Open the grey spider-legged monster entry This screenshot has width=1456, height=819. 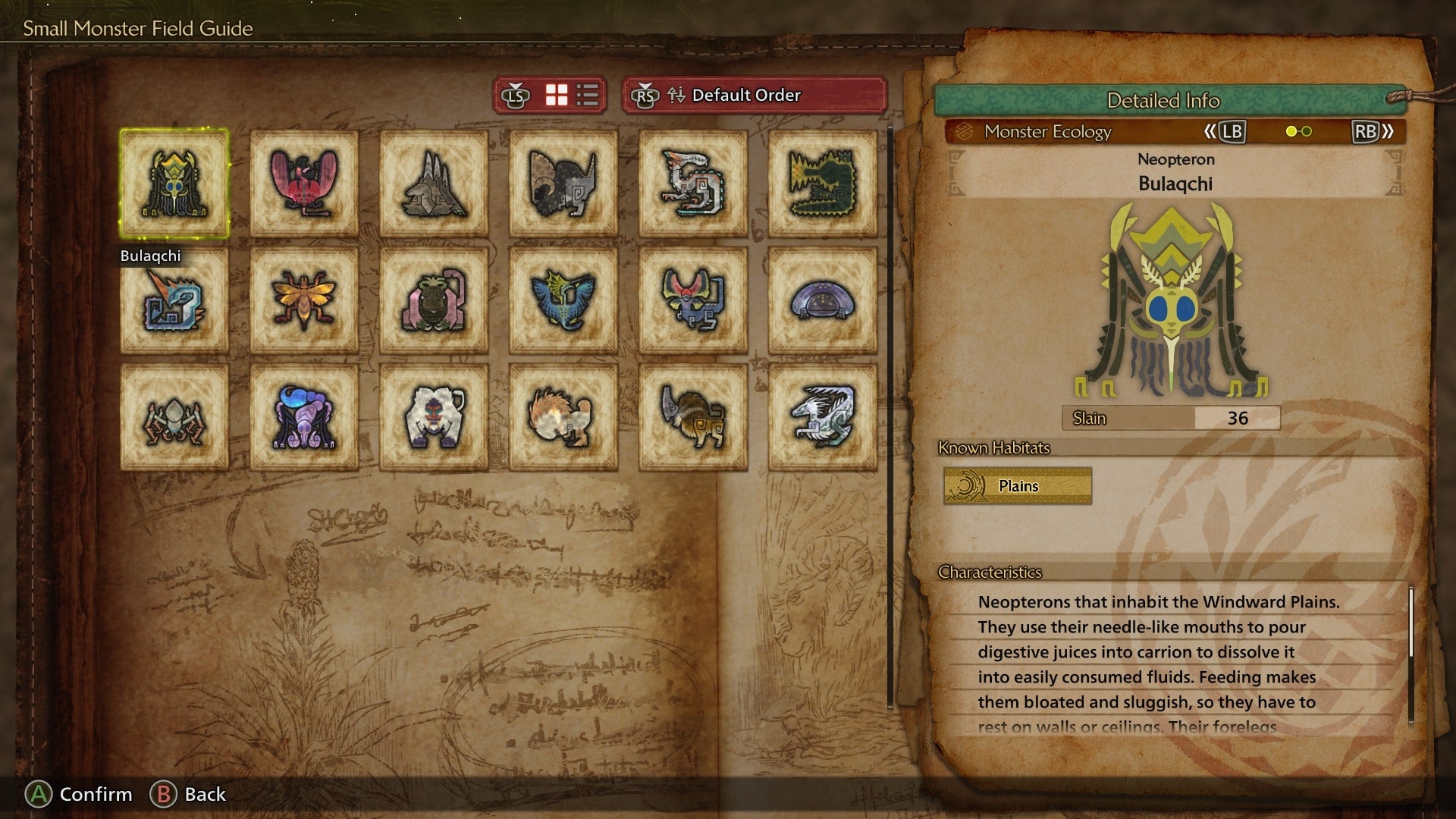tap(174, 417)
